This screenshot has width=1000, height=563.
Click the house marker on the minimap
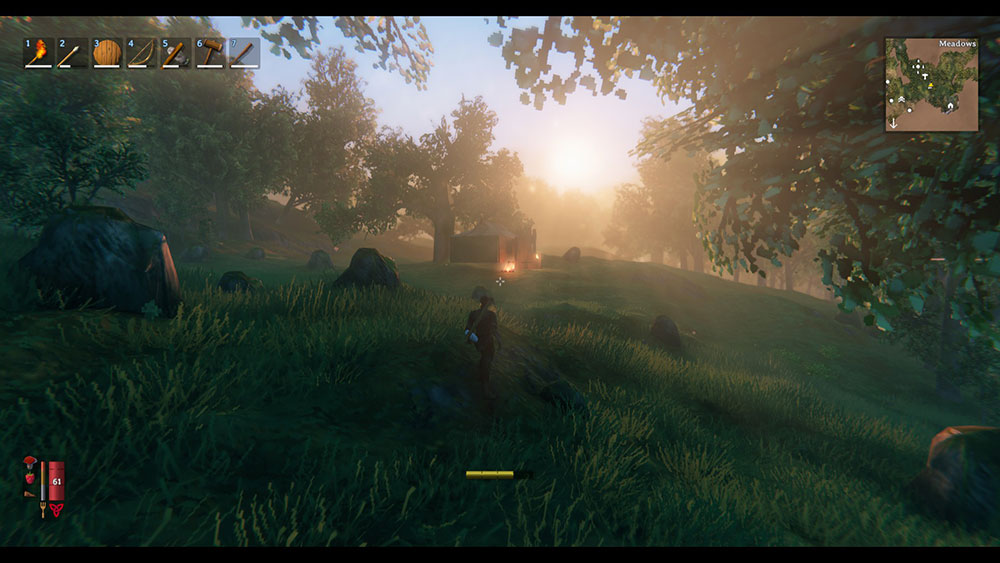[951, 107]
